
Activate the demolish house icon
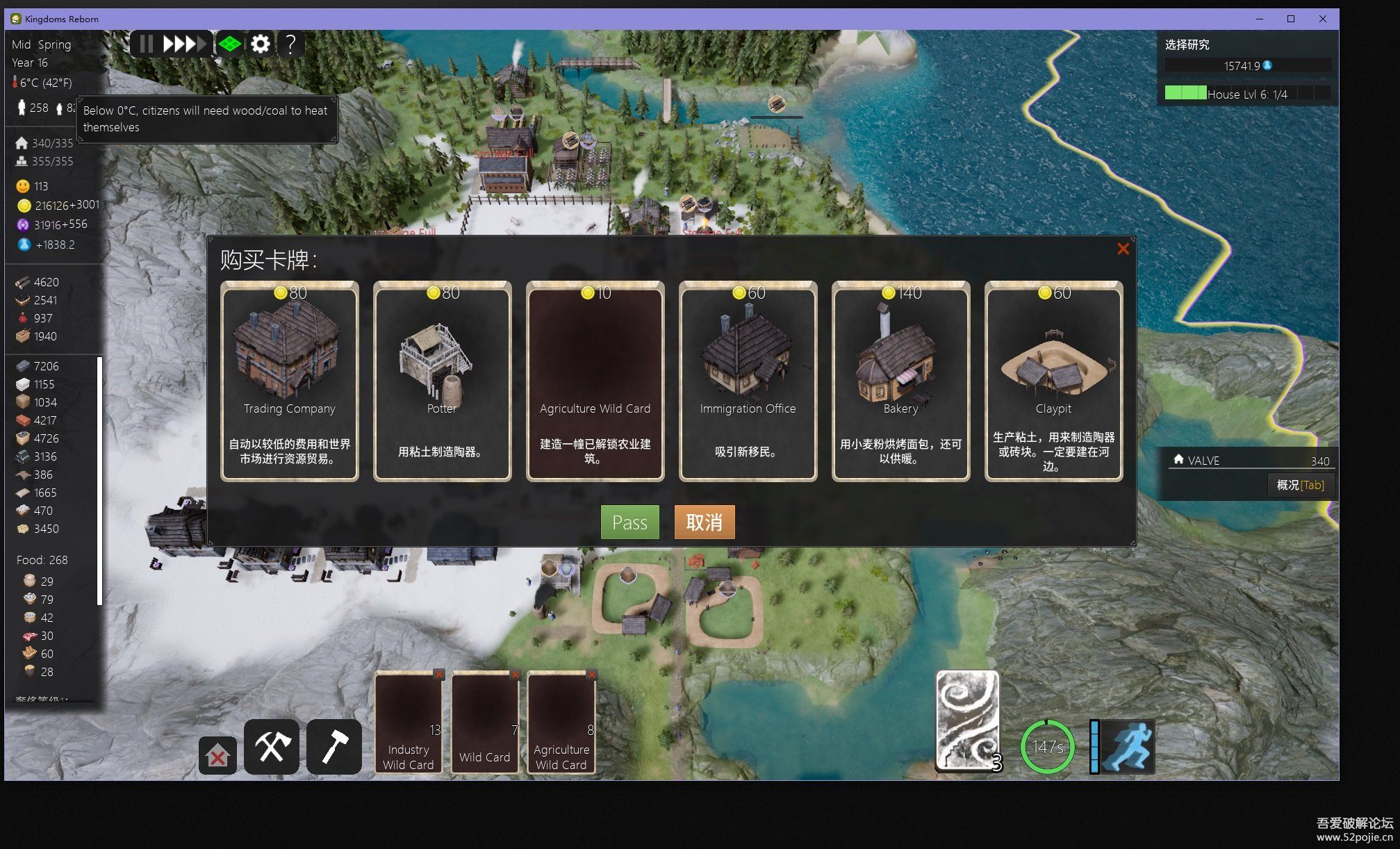(217, 756)
